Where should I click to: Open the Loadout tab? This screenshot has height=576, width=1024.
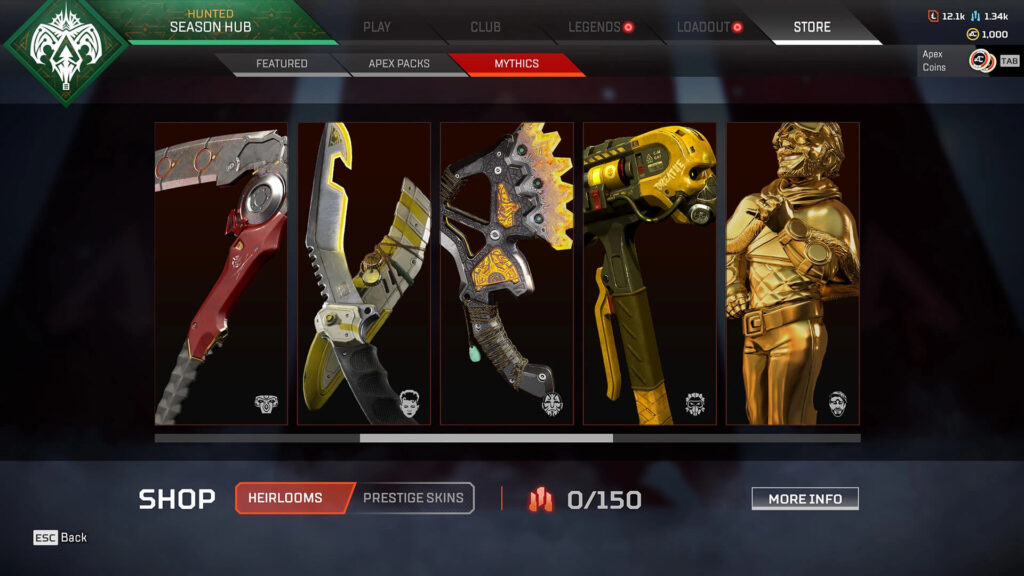(703, 27)
